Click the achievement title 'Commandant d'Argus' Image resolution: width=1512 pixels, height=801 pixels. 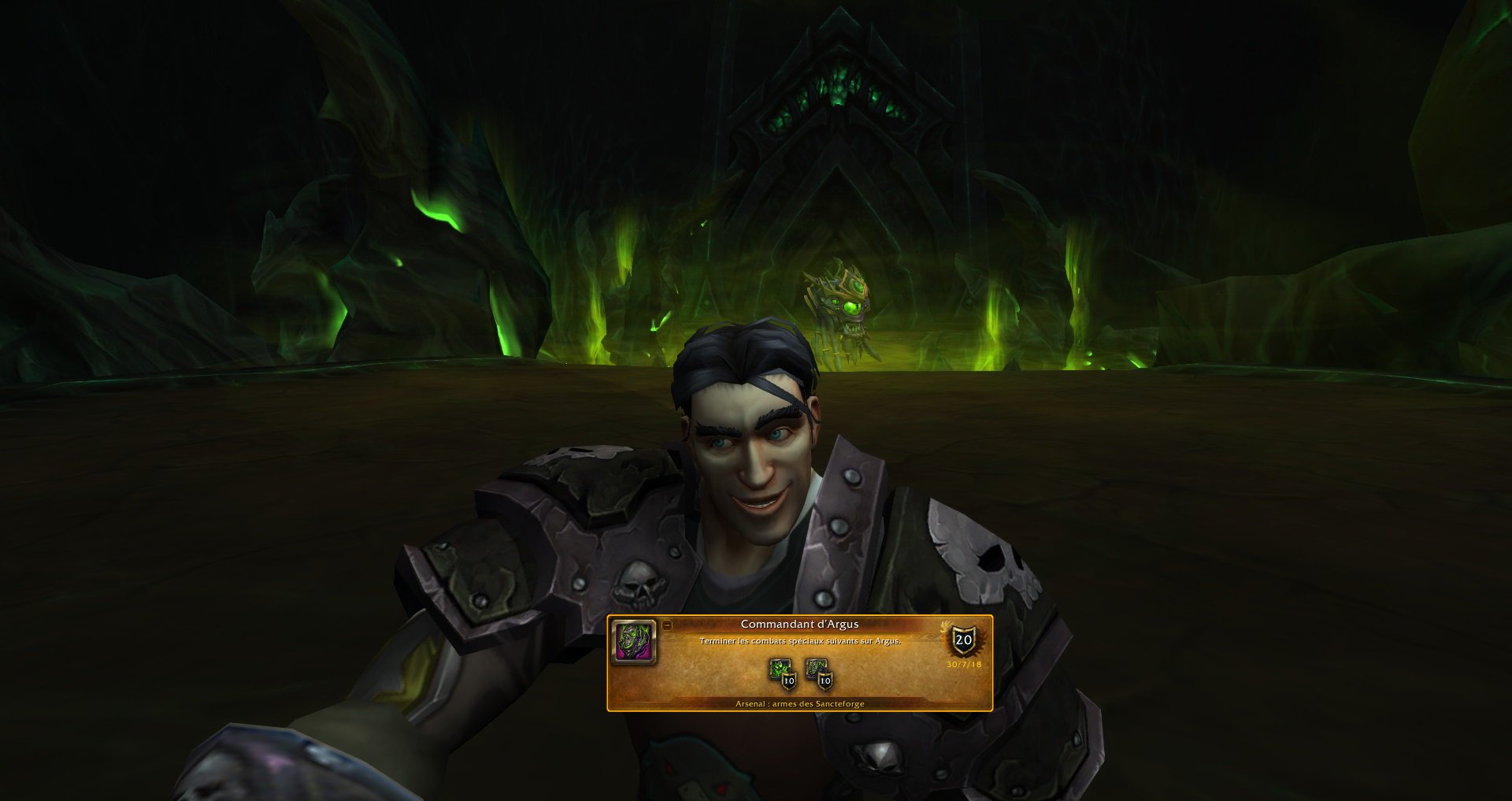click(x=800, y=623)
